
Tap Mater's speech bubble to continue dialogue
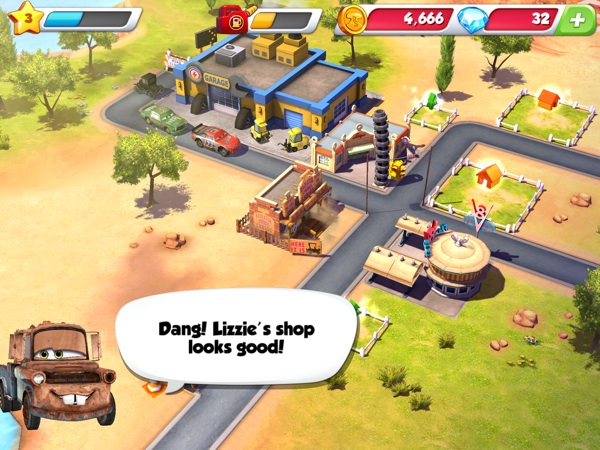(236, 338)
